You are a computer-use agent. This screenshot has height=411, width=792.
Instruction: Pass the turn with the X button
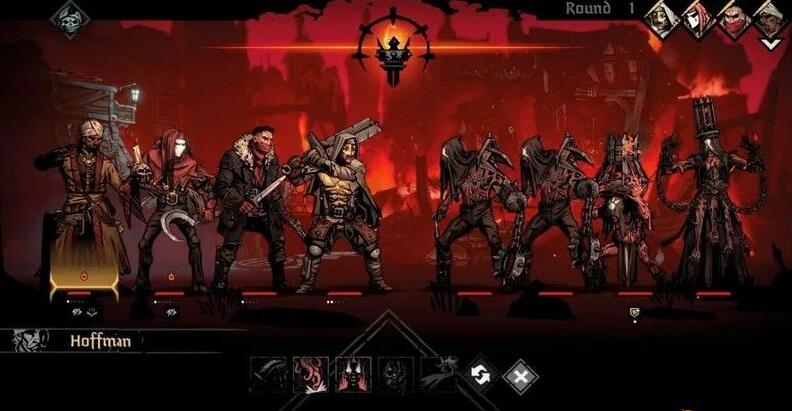click(519, 375)
